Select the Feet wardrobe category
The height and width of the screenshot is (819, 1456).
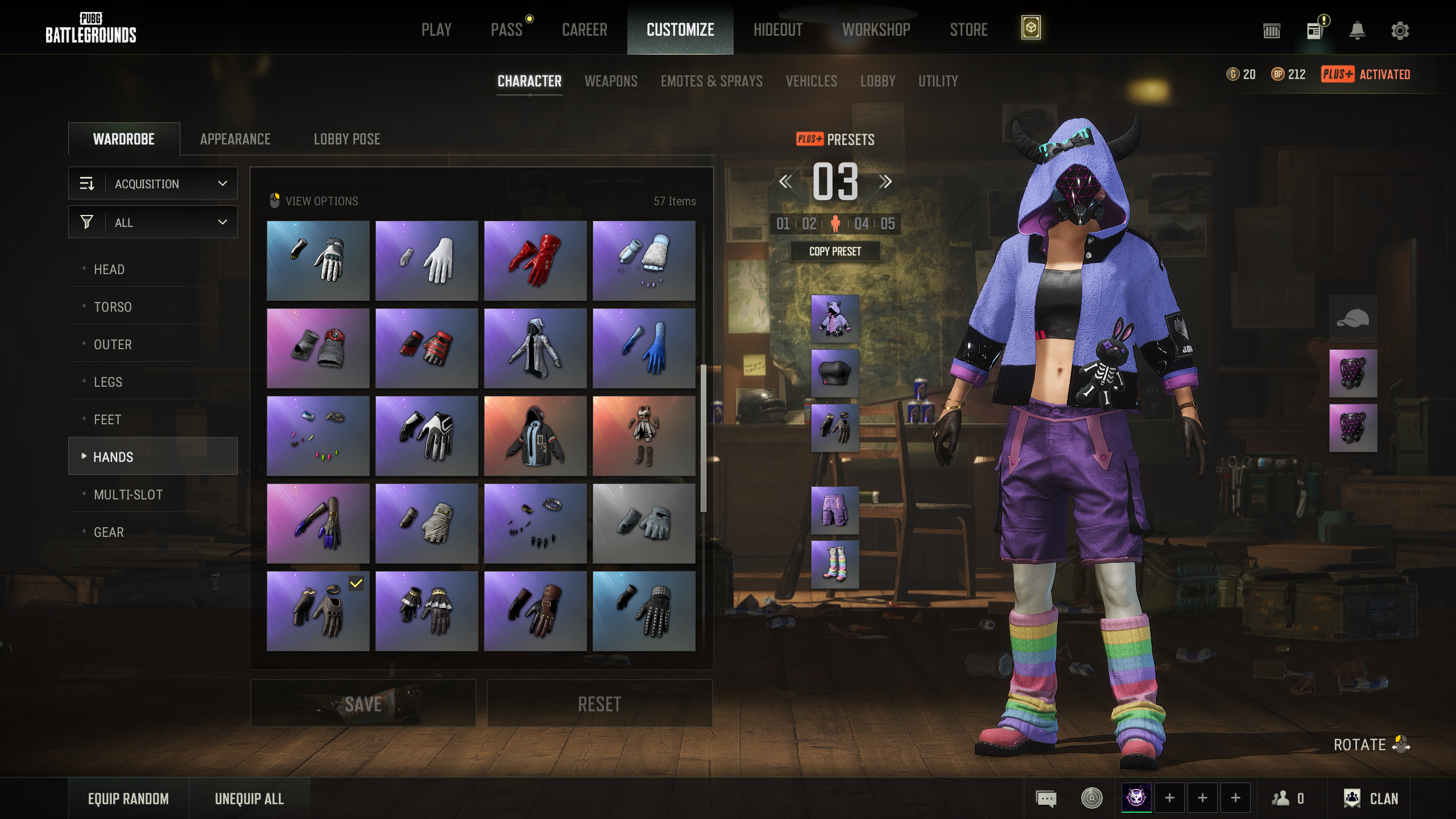(x=107, y=420)
